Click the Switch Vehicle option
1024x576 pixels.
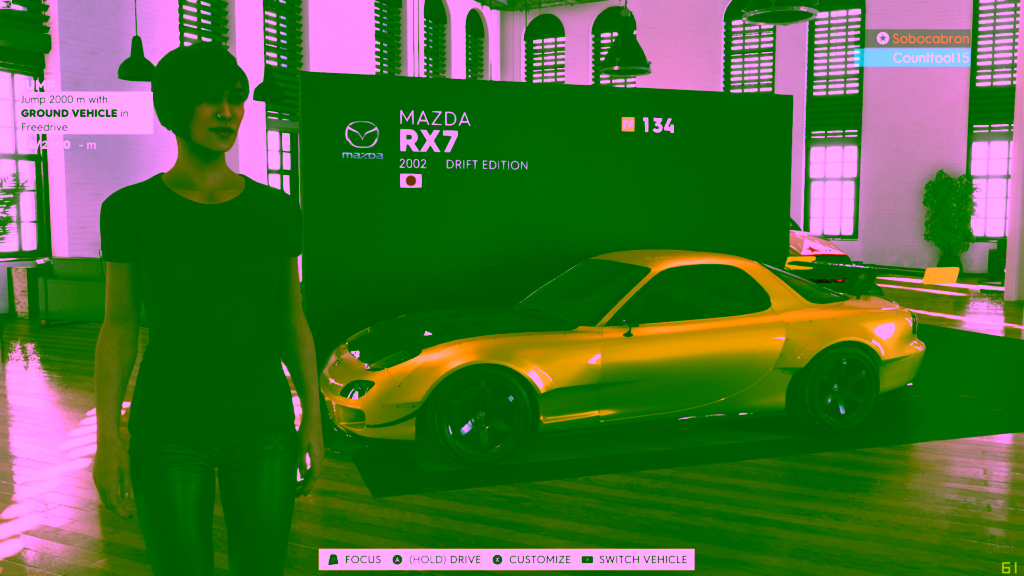click(634, 560)
